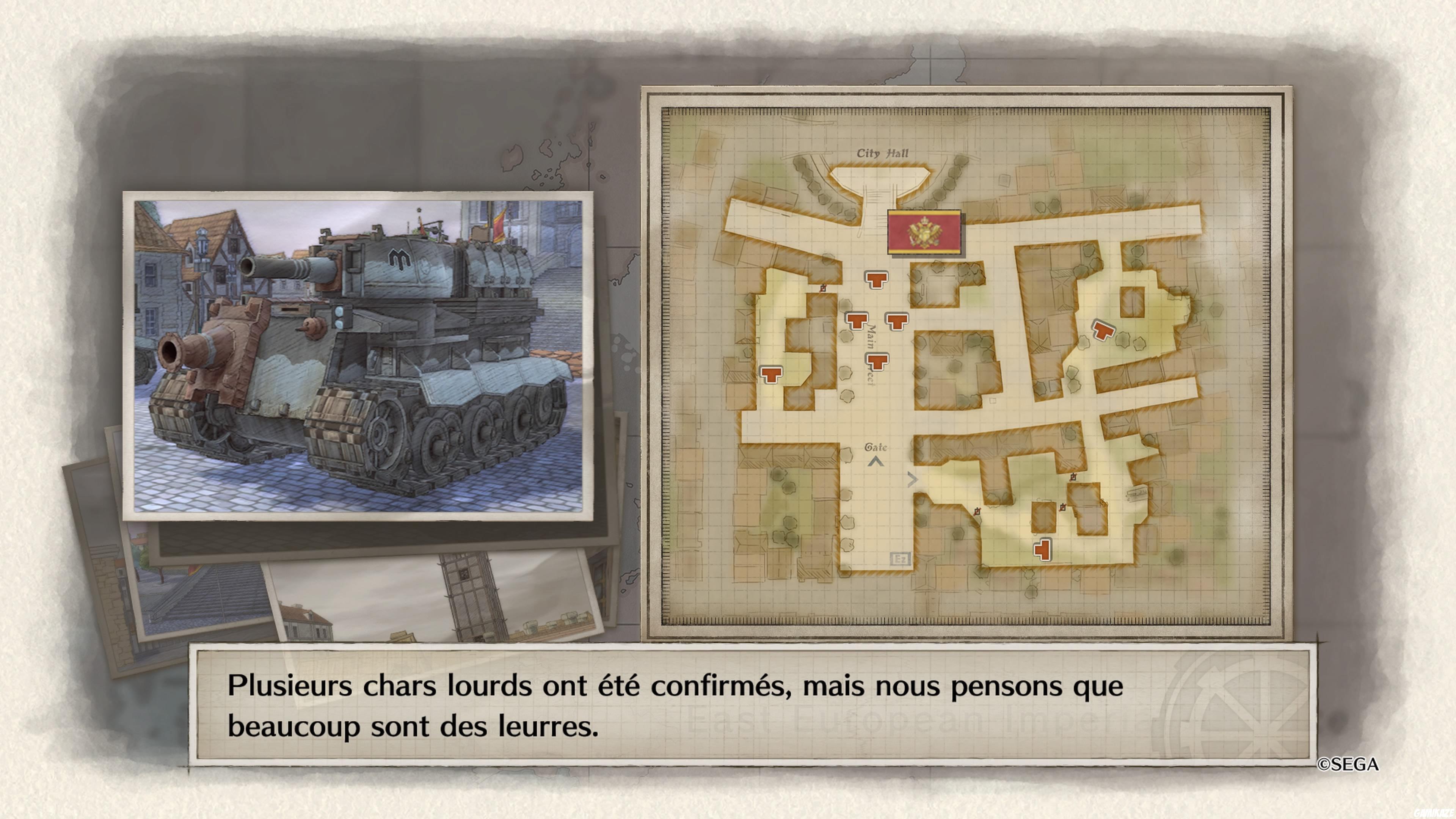This screenshot has width=1456, height=819.
Task: Click the Imperial flag base camp marker
Action: pos(925,233)
